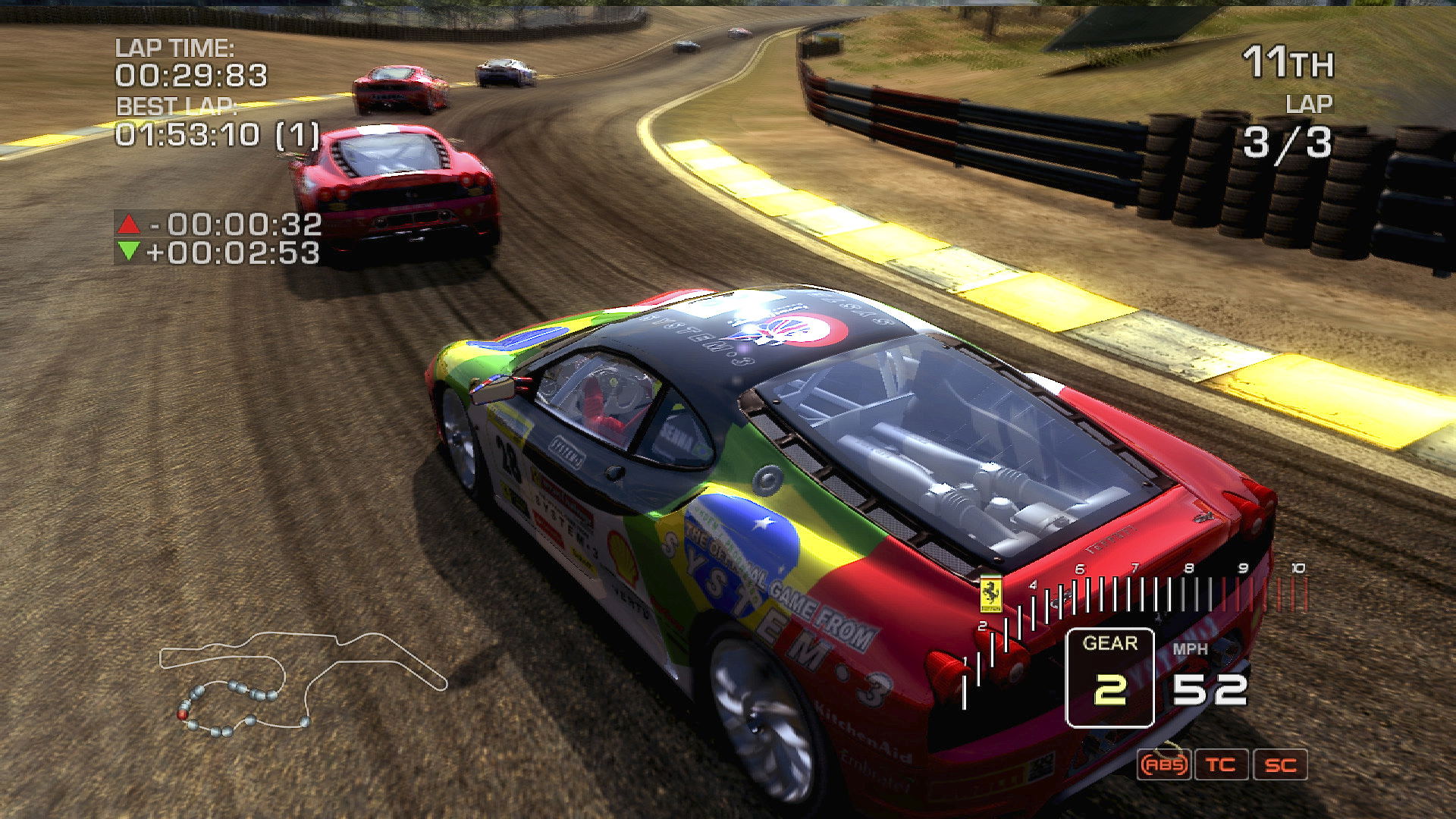Click the red player marker on minimap
The height and width of the screenshot is (819, 1456).
(x=182, y=714)
